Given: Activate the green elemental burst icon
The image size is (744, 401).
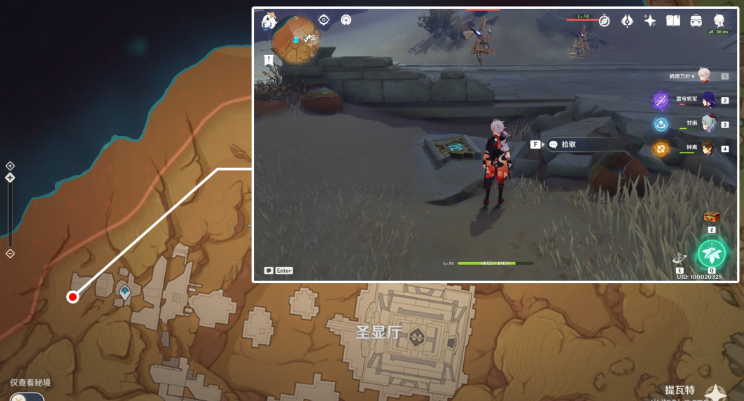Looking at the screenshot, I should point(711,253).
